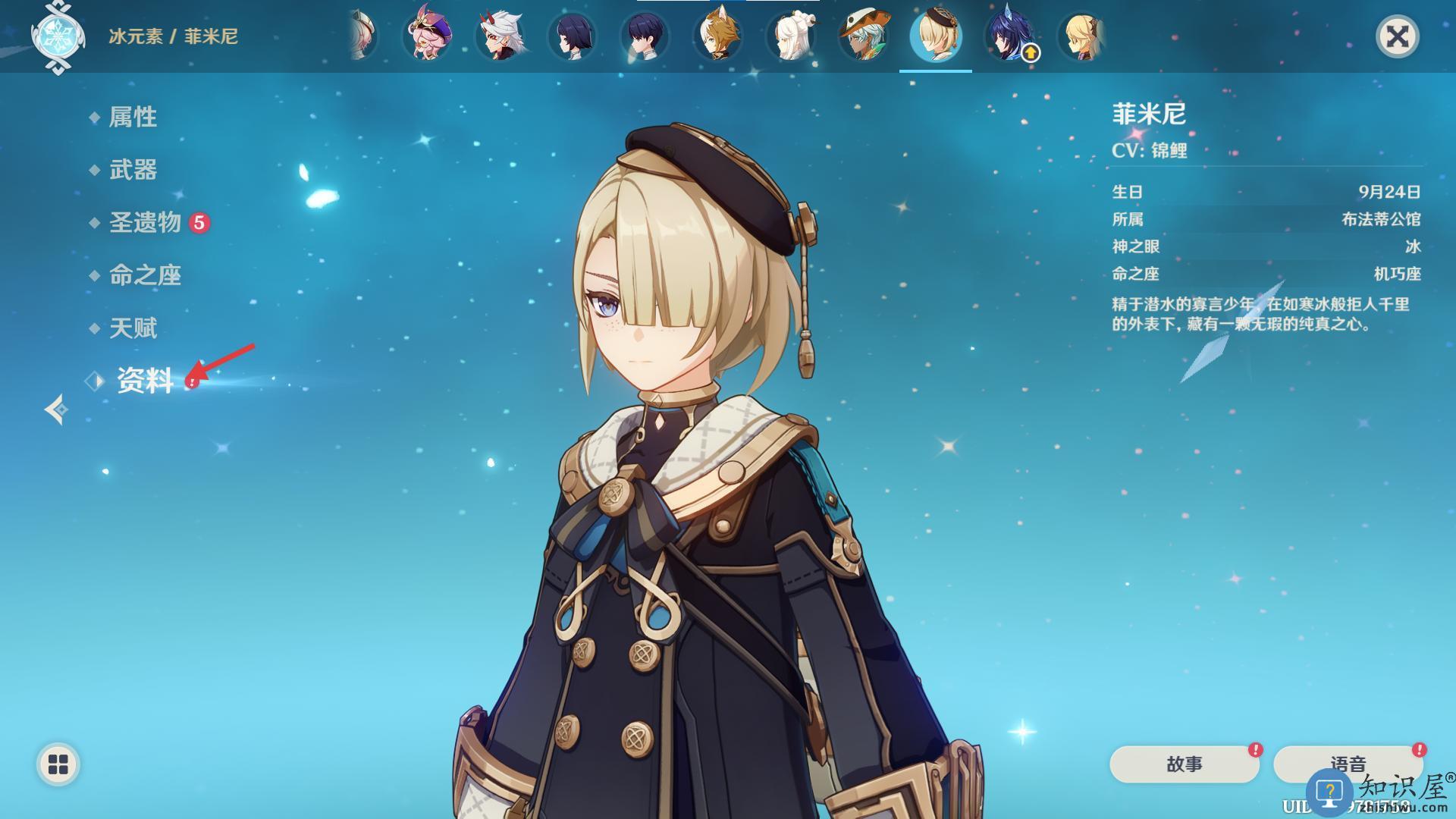The height and width of the screenshot is (819, 1456).
Task: Choose the white-haired character with hair bun
Action: 791,36
